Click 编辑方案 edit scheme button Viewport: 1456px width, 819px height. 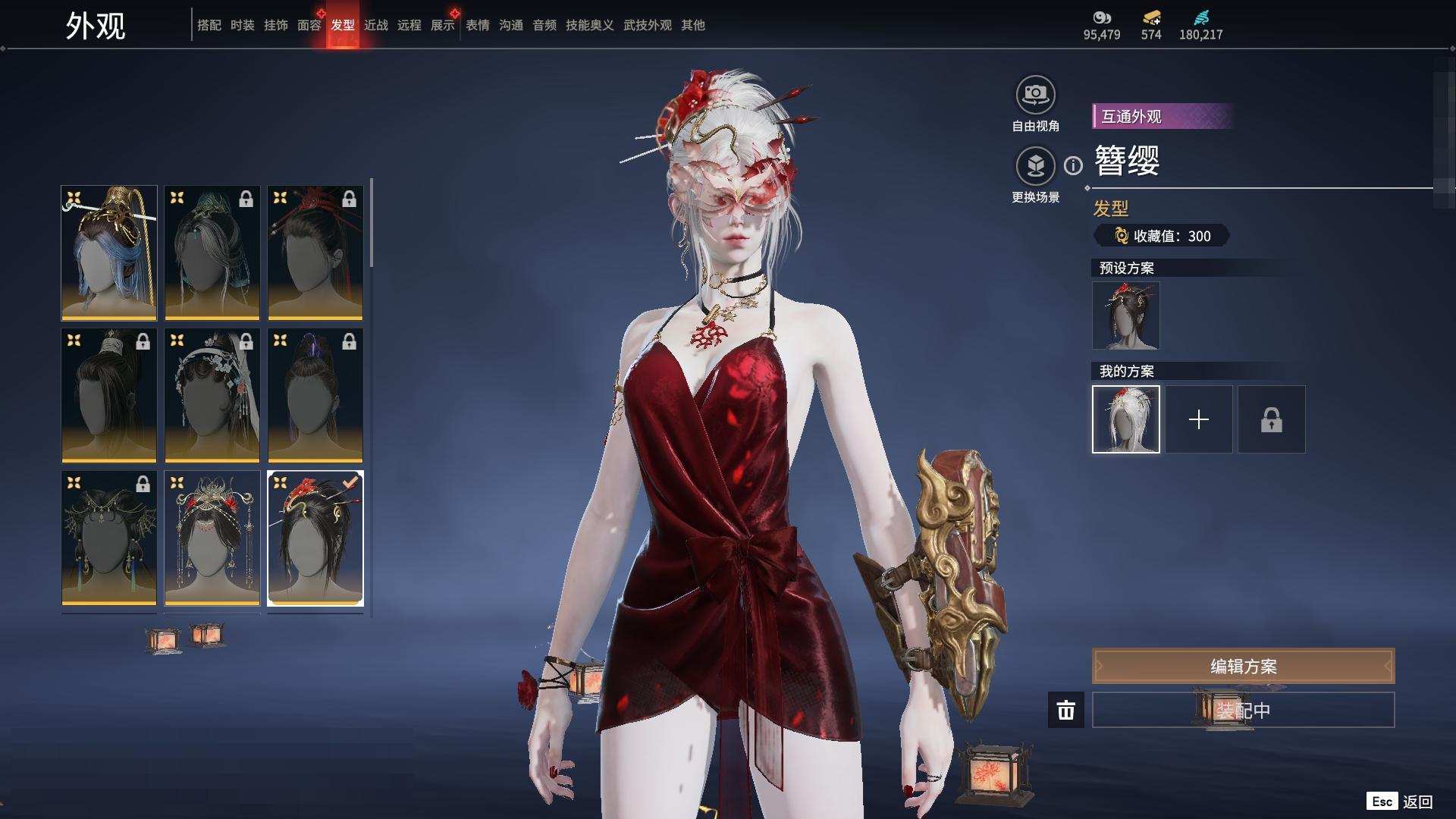pos(1243,667)
